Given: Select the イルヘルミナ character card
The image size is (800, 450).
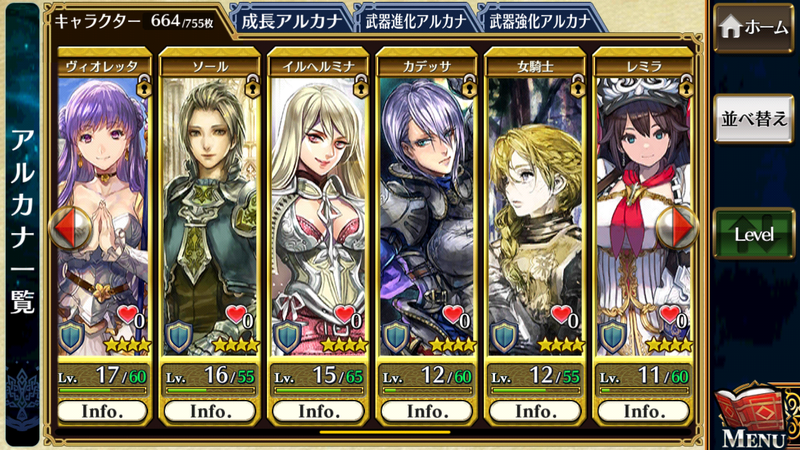Looking at the screenshot, I should point(318,220).
